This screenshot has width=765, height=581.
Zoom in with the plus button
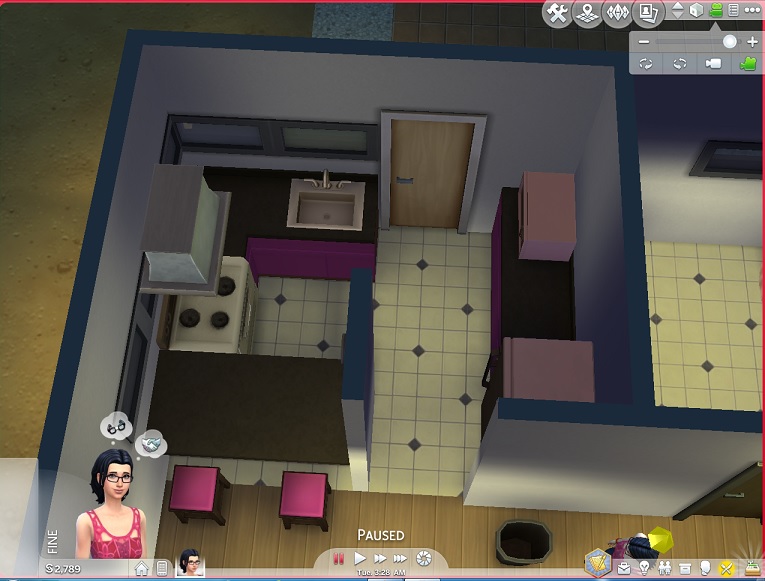pos(752,42)
